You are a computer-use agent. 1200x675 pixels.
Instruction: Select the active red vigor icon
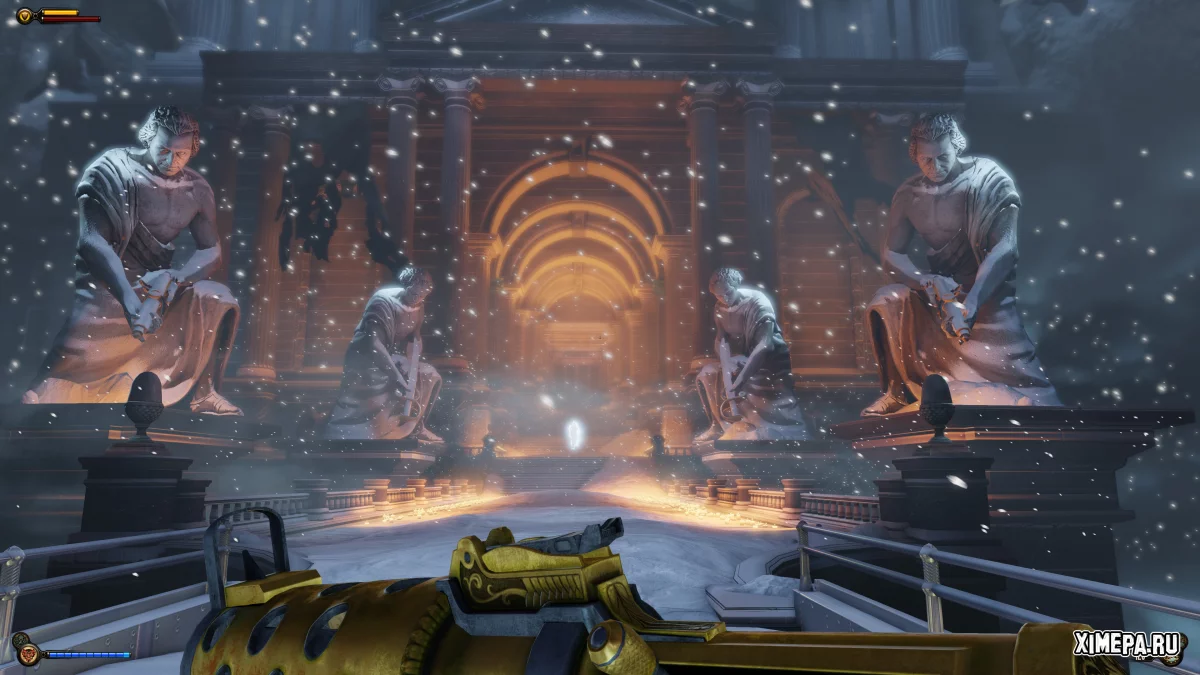coord(28,654)
